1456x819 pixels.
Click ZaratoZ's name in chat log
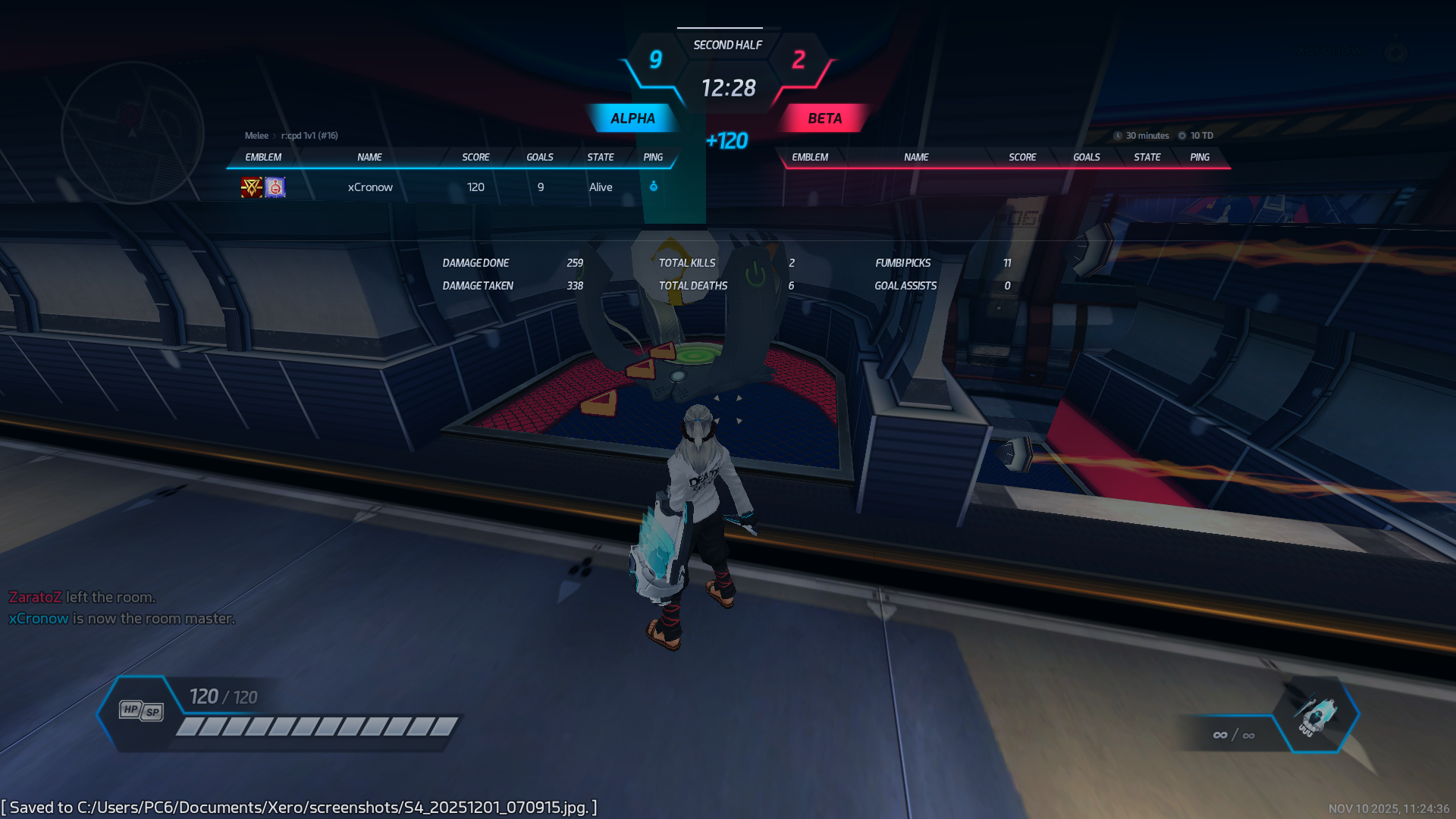click(35, 598)
